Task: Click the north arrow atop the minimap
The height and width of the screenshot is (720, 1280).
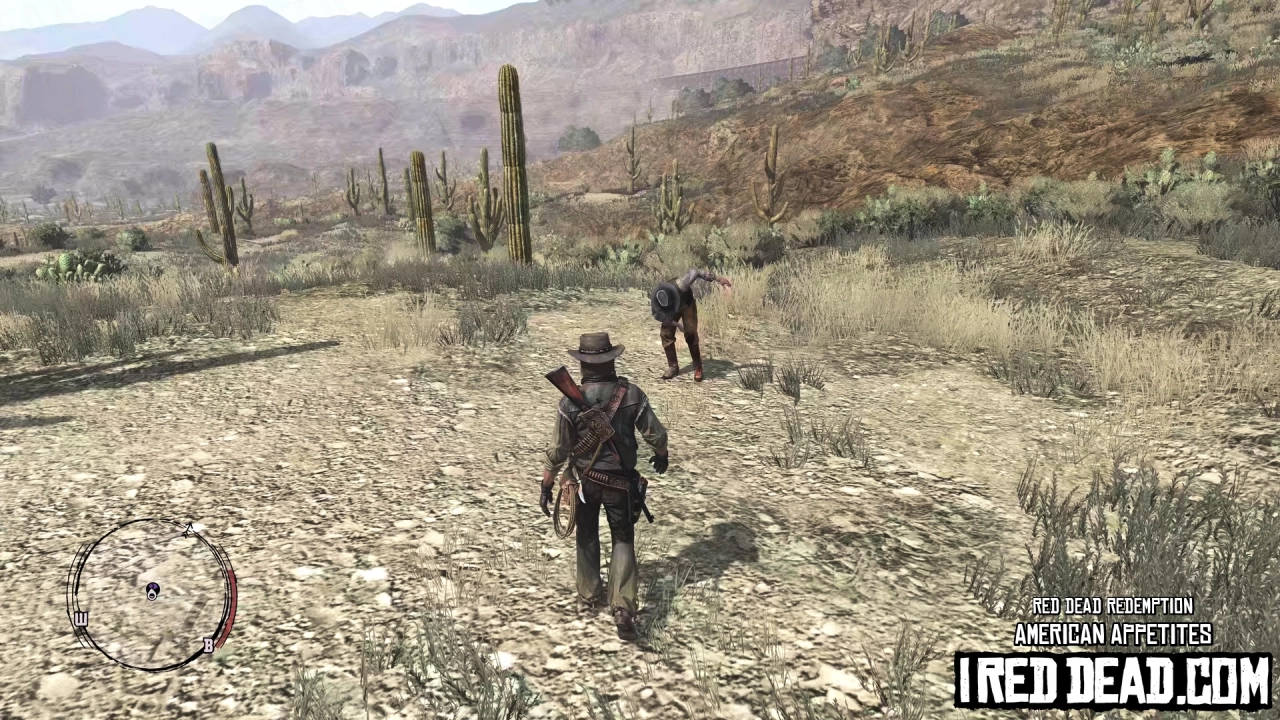Action: (189, 527)
